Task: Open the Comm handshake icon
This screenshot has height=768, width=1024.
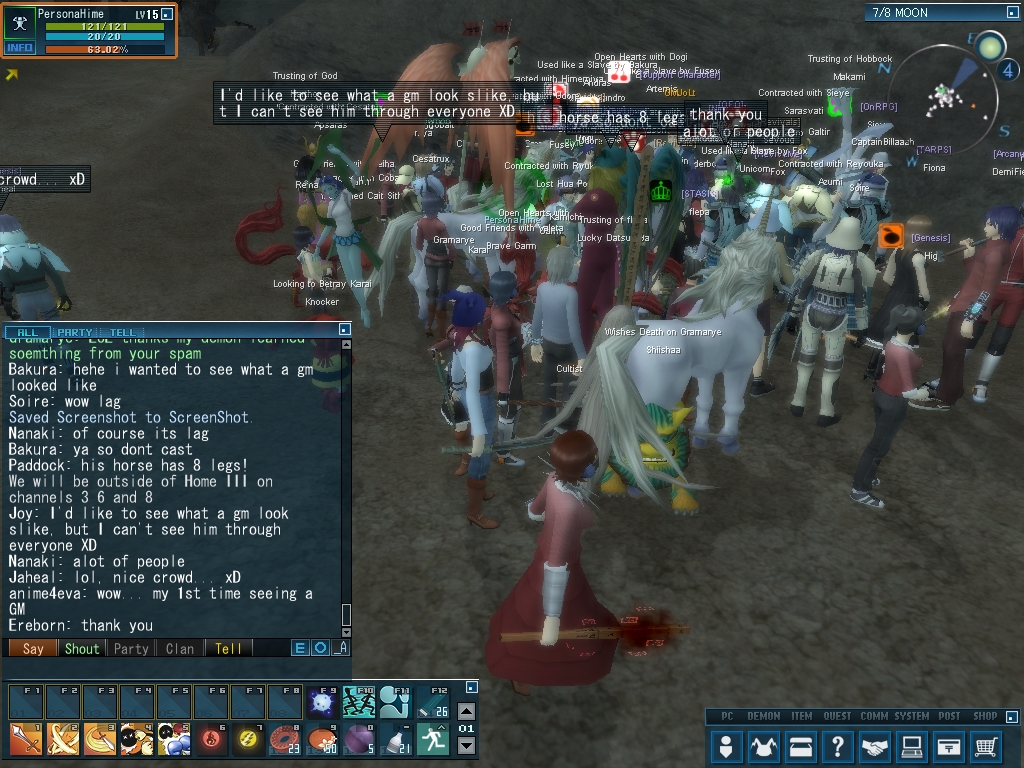Action: click(876, 746)
